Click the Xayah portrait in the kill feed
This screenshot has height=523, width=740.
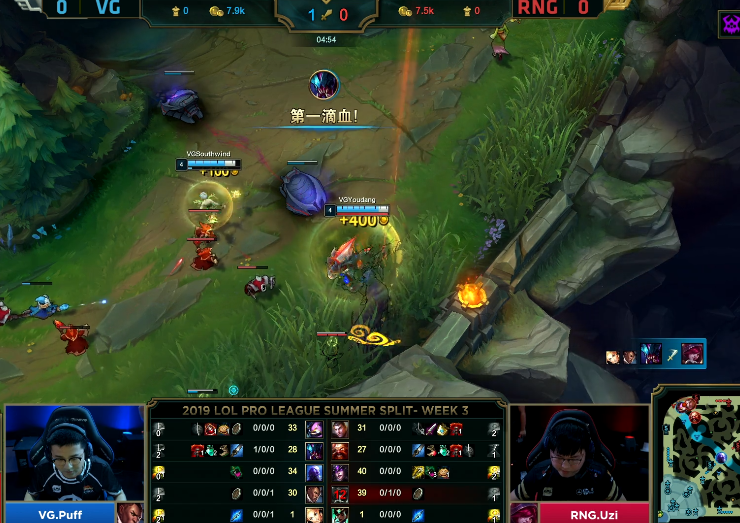coord(692,354)
